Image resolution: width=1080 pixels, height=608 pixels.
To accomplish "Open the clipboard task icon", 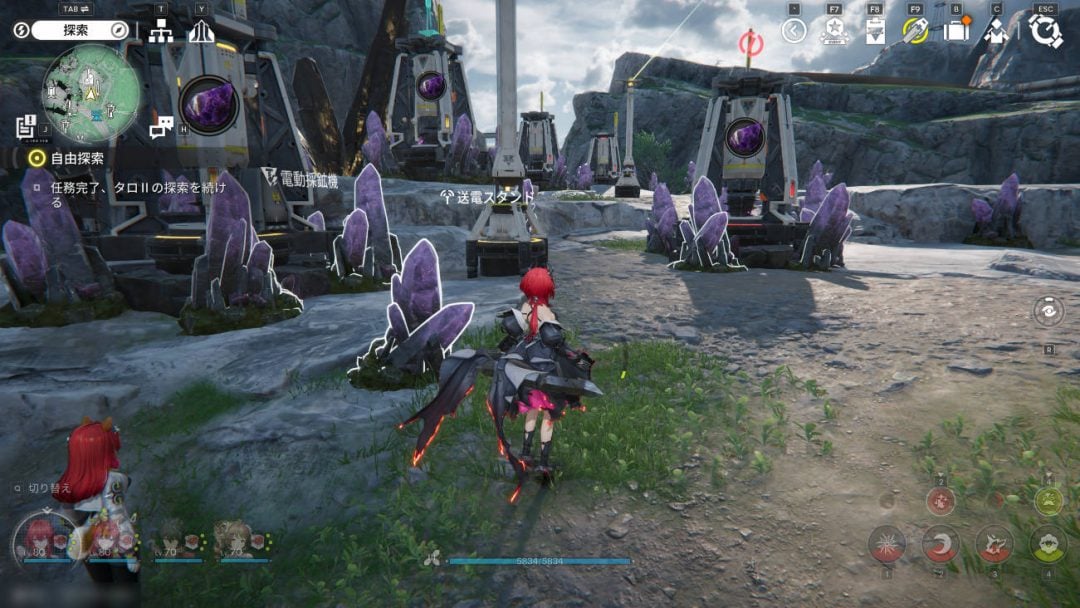I will tap(875, 31).
